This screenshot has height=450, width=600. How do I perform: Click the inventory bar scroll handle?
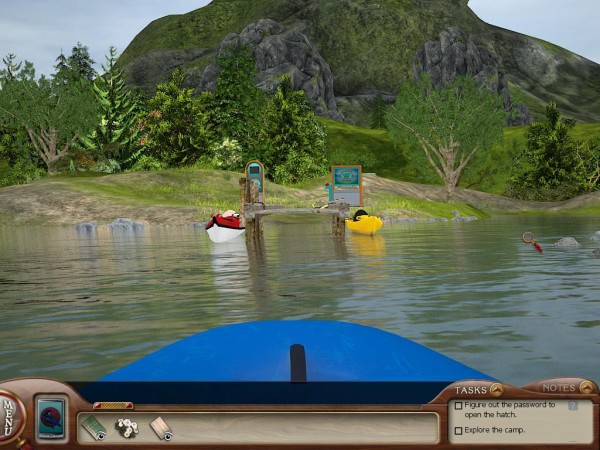(x=113, y=405)
